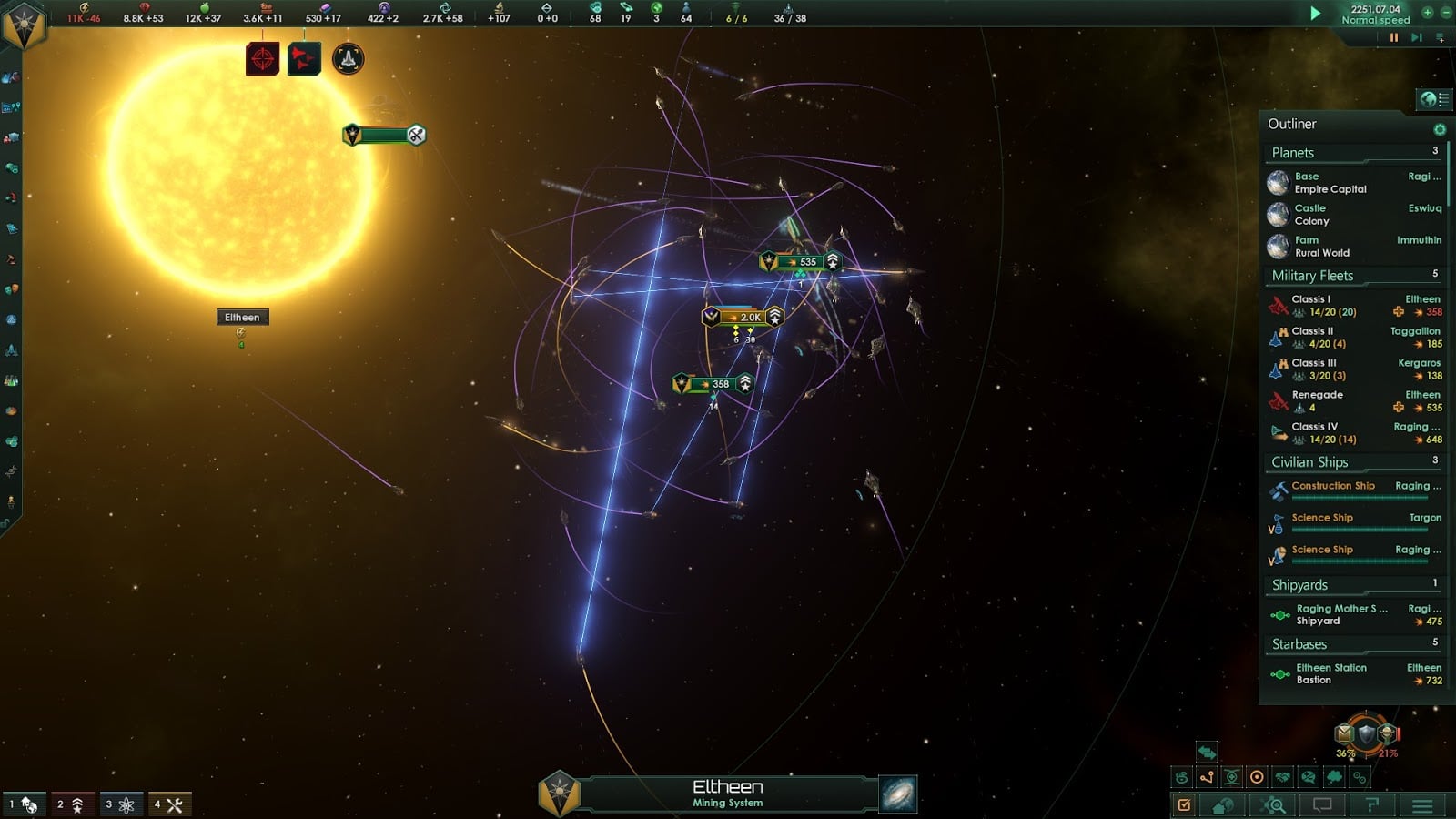Toggle the opinion target map mode
Screen dimensions: 1456x819
click(1256, 778)
